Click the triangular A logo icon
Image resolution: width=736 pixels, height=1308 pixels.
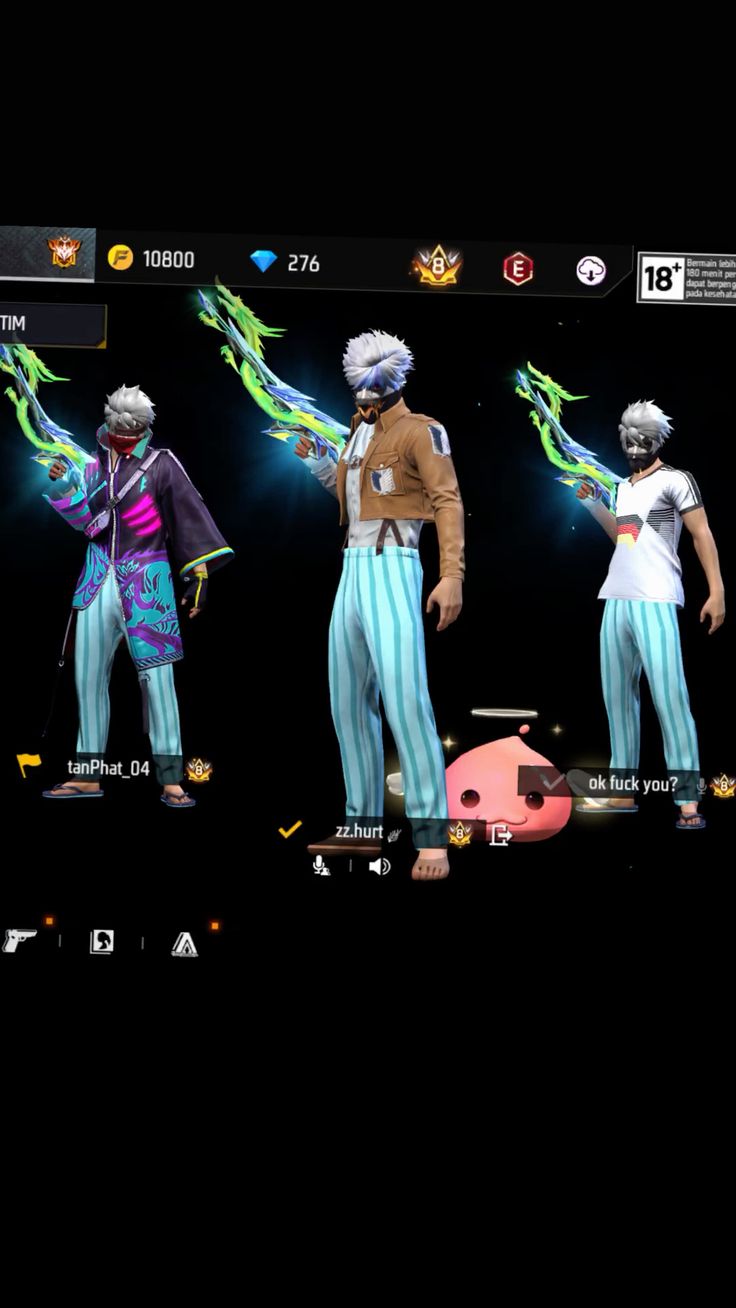click(184, 944)
